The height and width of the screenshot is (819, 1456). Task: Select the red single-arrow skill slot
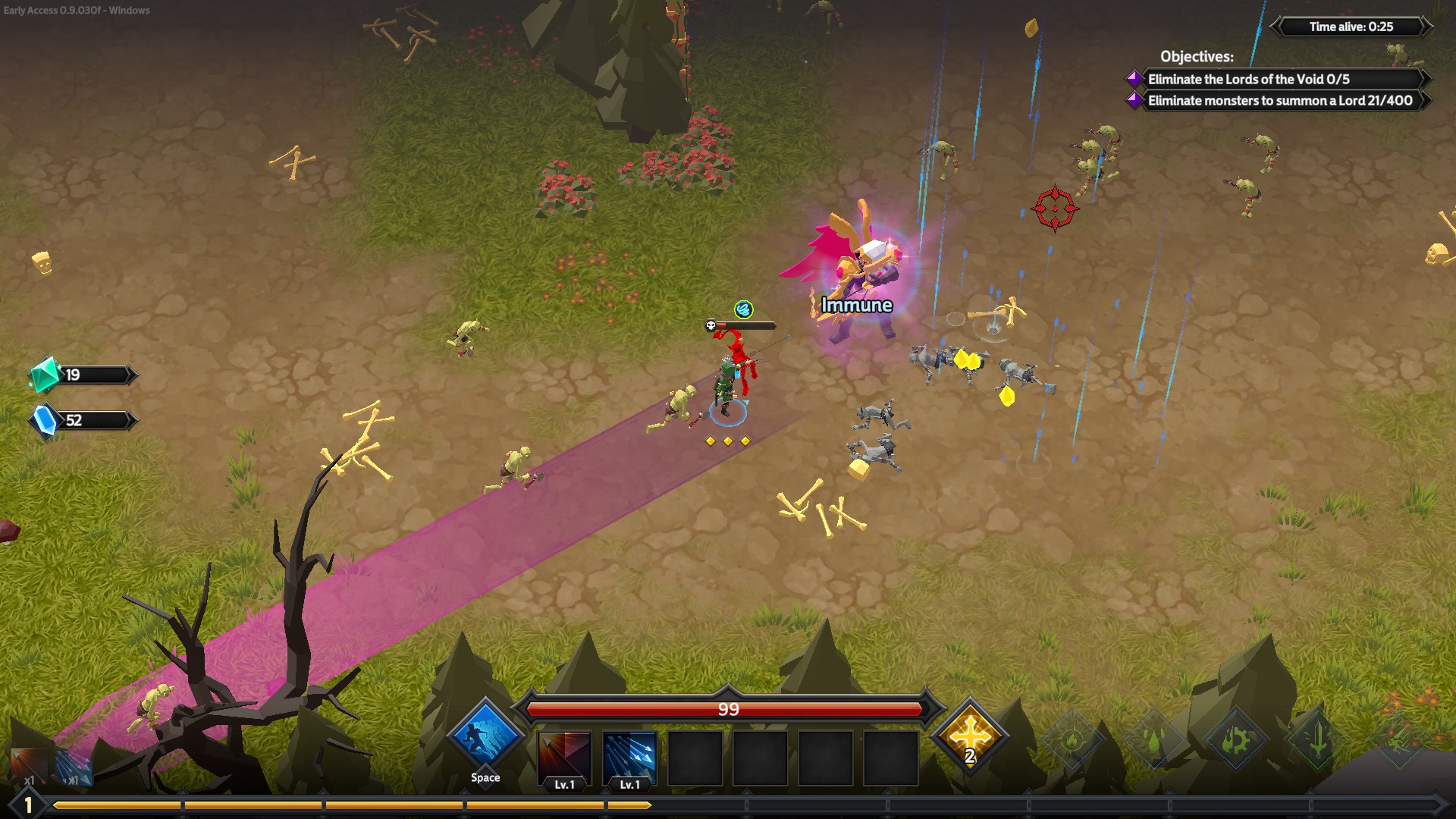(x=564, y=757)
